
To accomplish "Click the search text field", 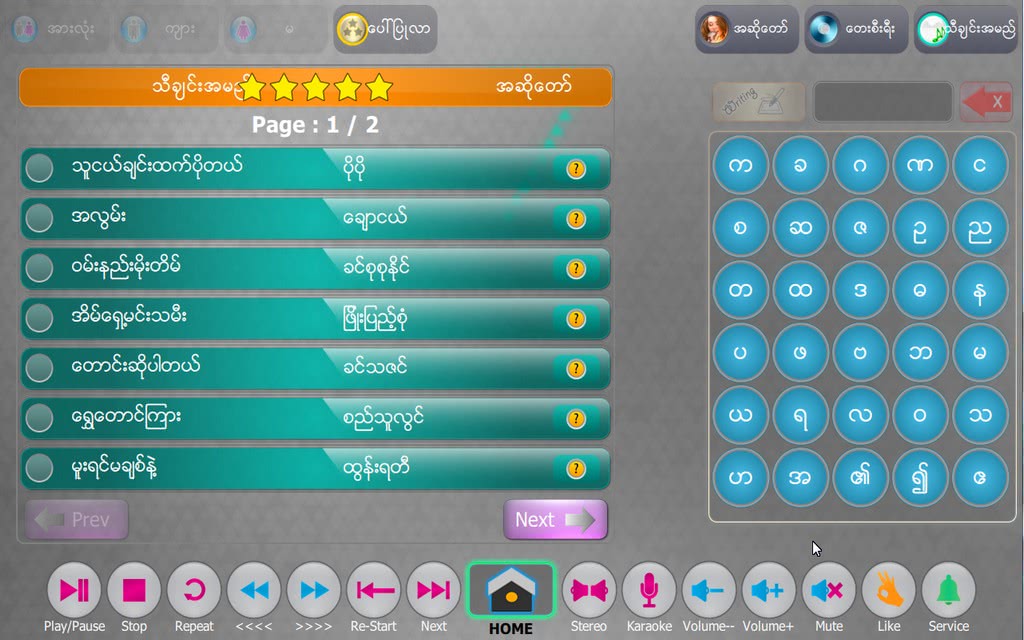I will (x=882, y=102).
